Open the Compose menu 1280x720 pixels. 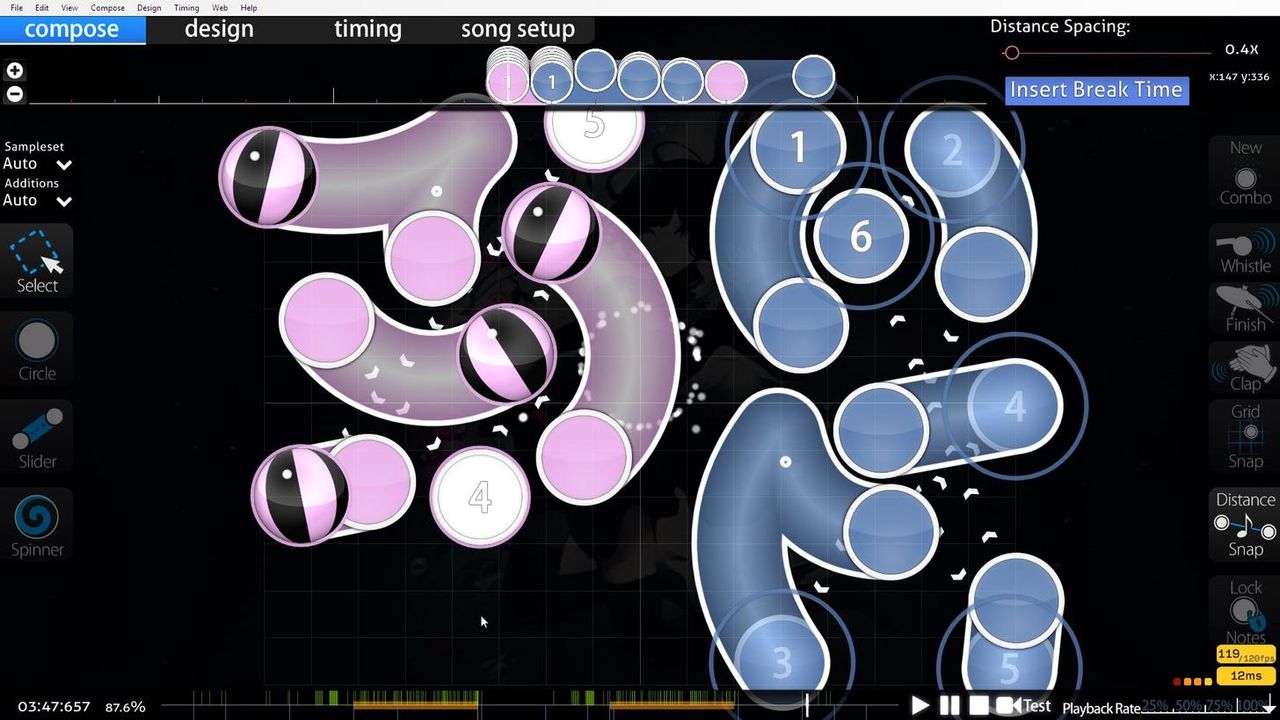click(107, 7)
